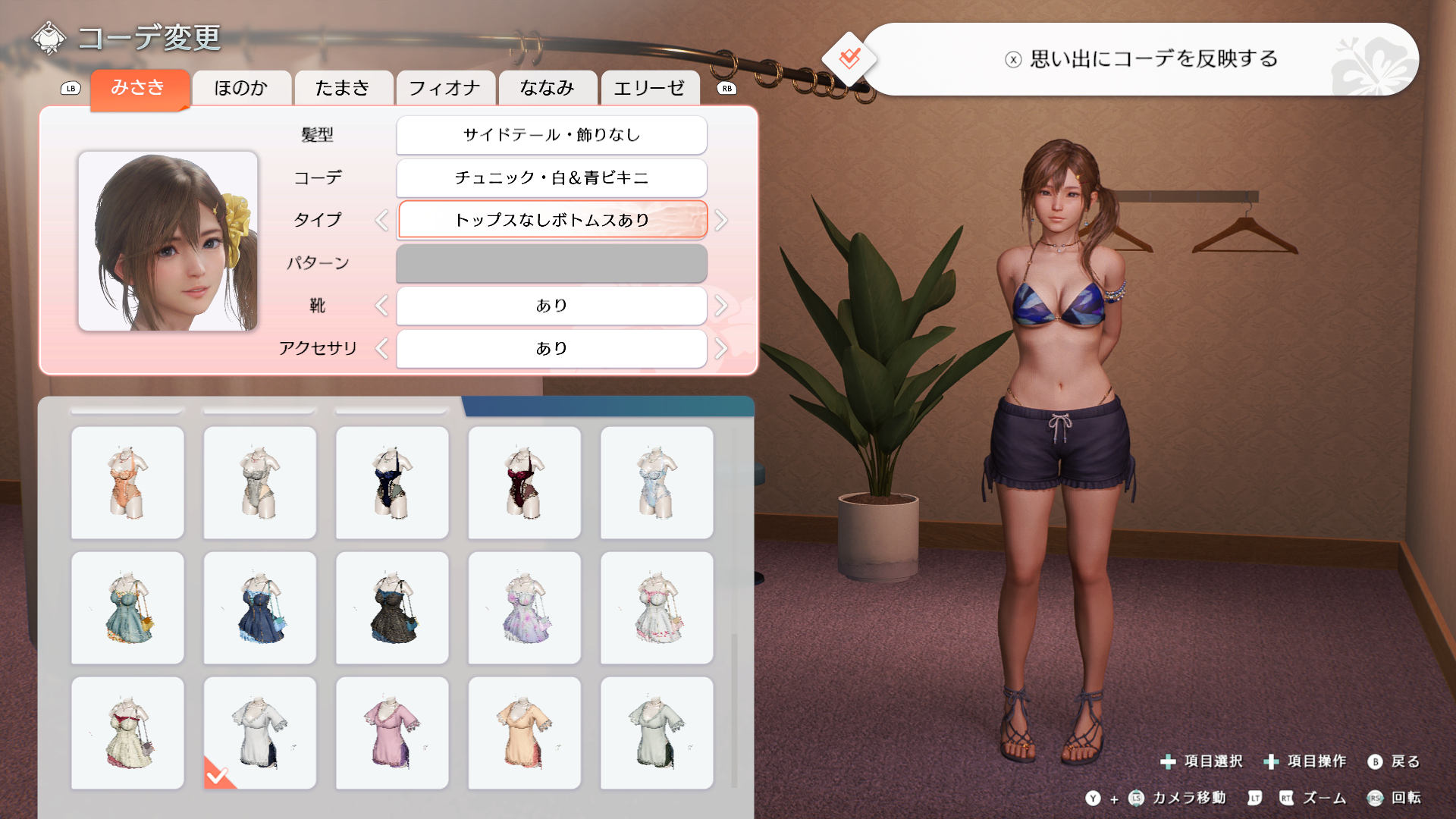The height and width of the screenshot is (819, 1456).
Task: Open the コーデ outfit selector
Action: [x=551, y=177]
